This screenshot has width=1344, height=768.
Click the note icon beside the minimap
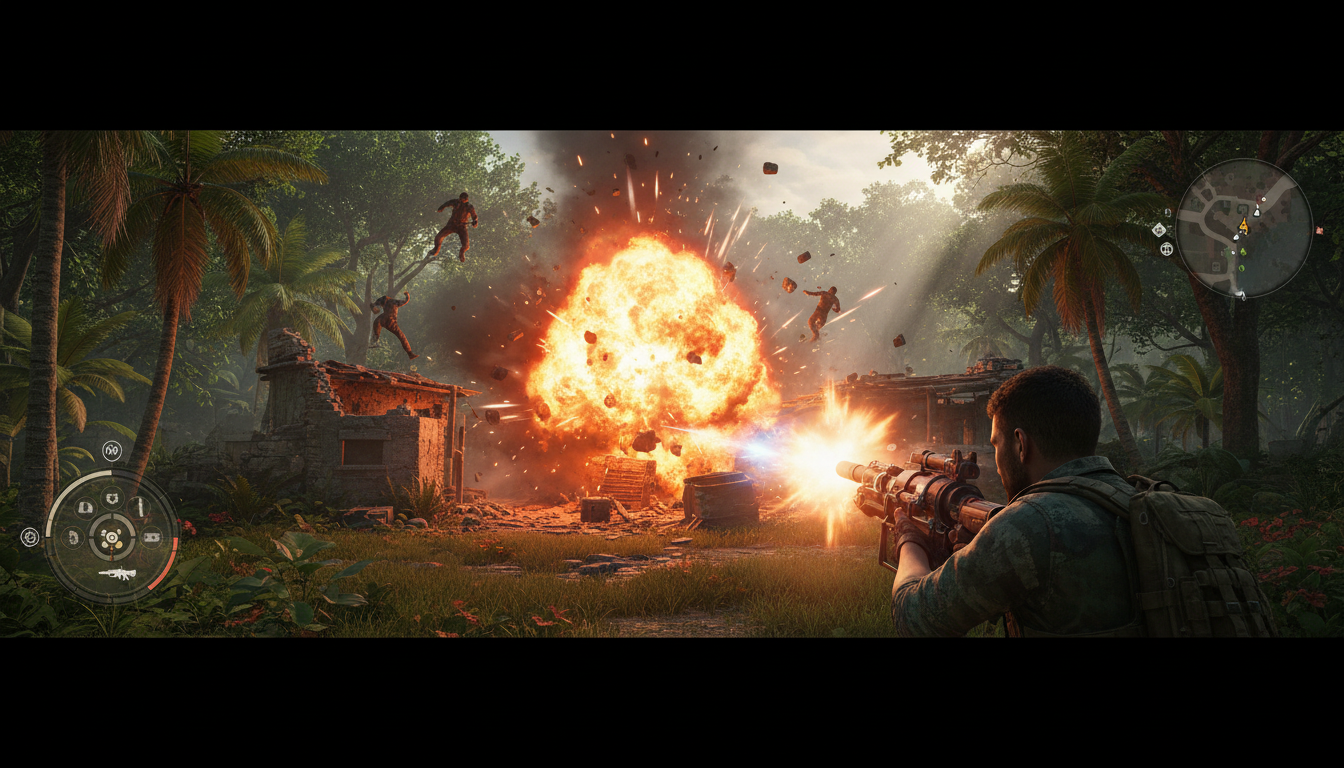coord(1167,212)
